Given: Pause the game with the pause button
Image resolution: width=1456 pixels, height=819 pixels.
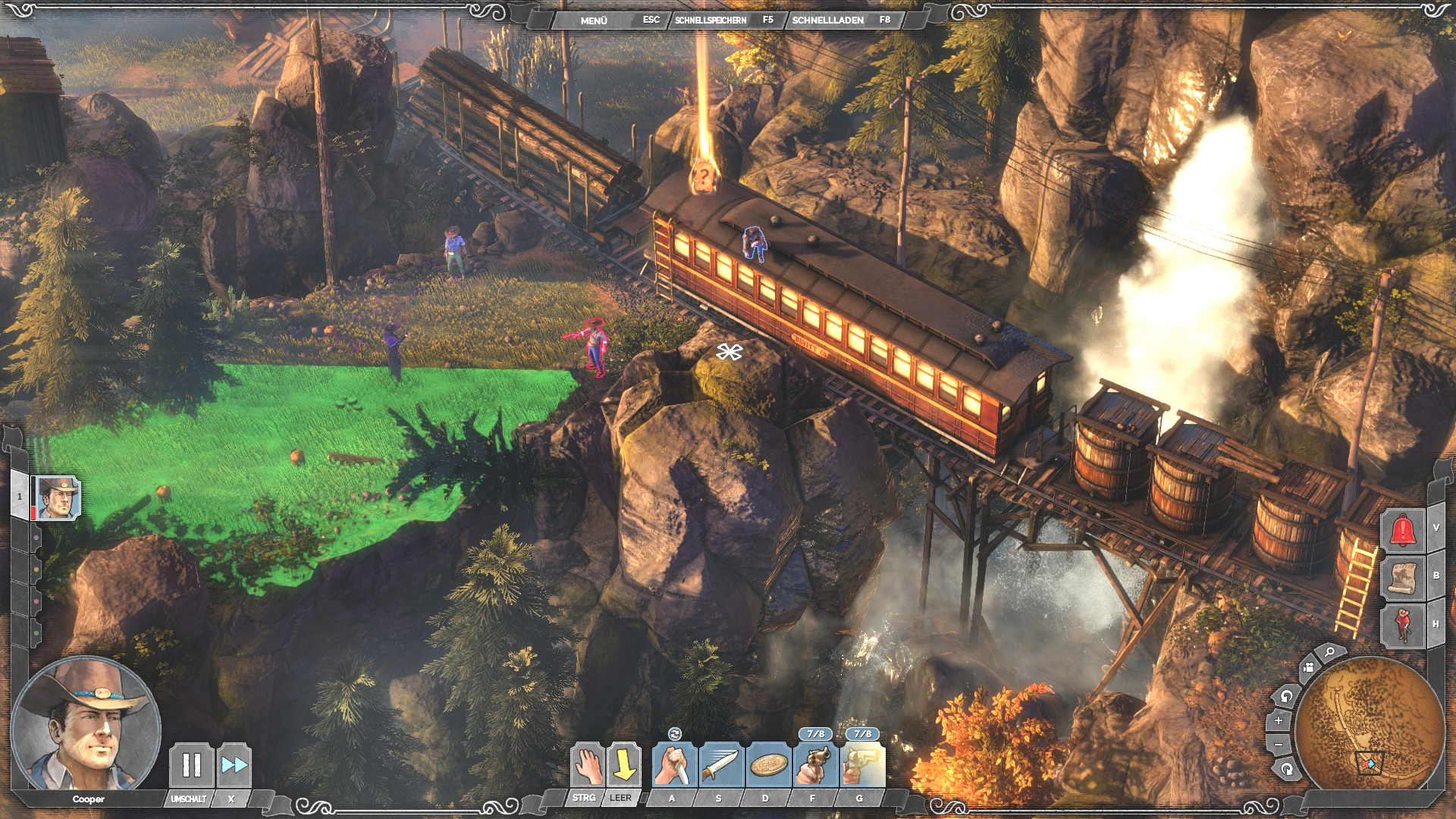Looking at the screenshot, I should point(191,765).
